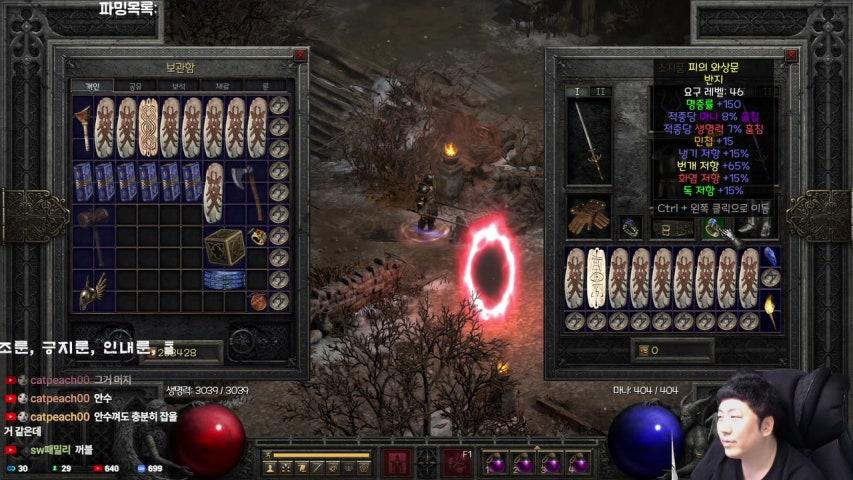Screen dimensions: 853x480
Task: Select the war hammer in the stash
Action: tap(92, 225)
